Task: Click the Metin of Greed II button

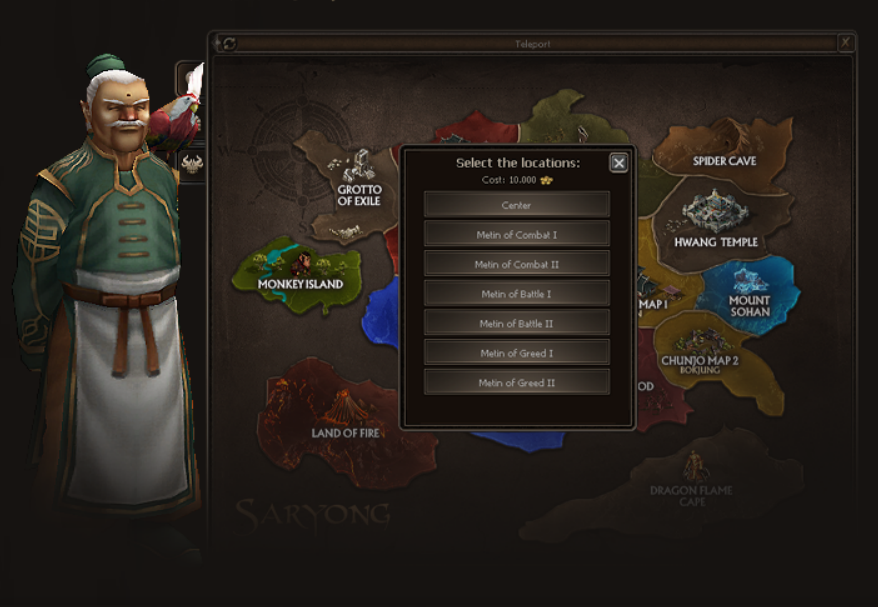Action: point(516,382)
